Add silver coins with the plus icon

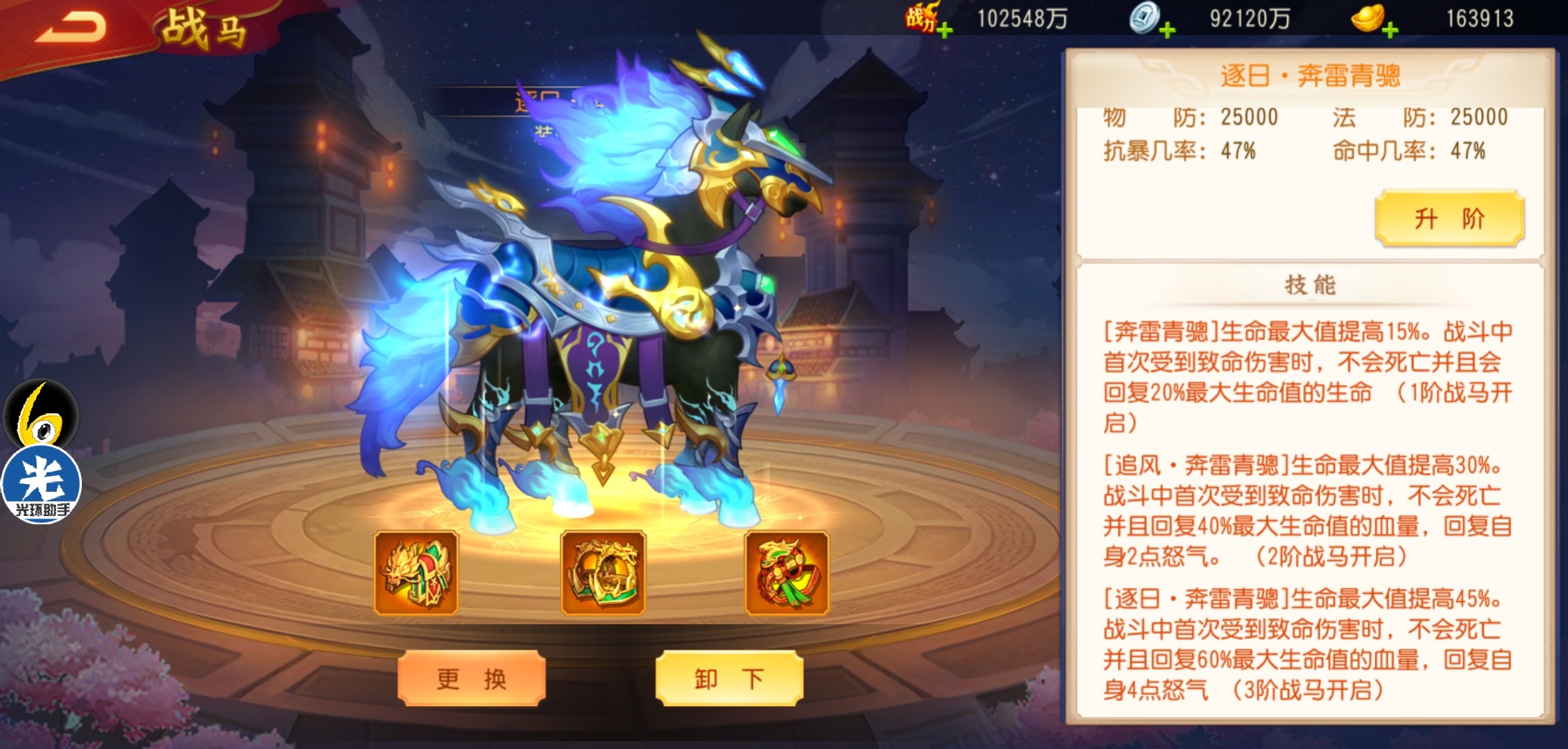coord(1168,30)
